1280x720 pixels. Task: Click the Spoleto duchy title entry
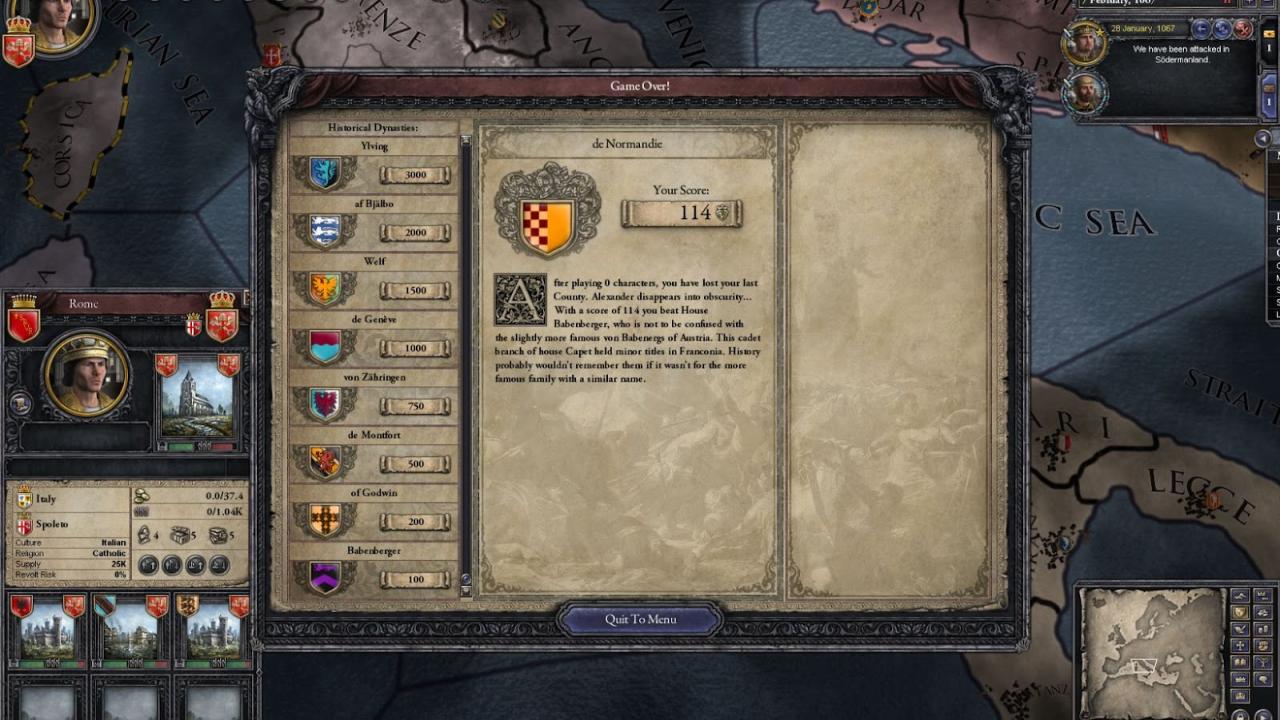(x=50, y=524)
